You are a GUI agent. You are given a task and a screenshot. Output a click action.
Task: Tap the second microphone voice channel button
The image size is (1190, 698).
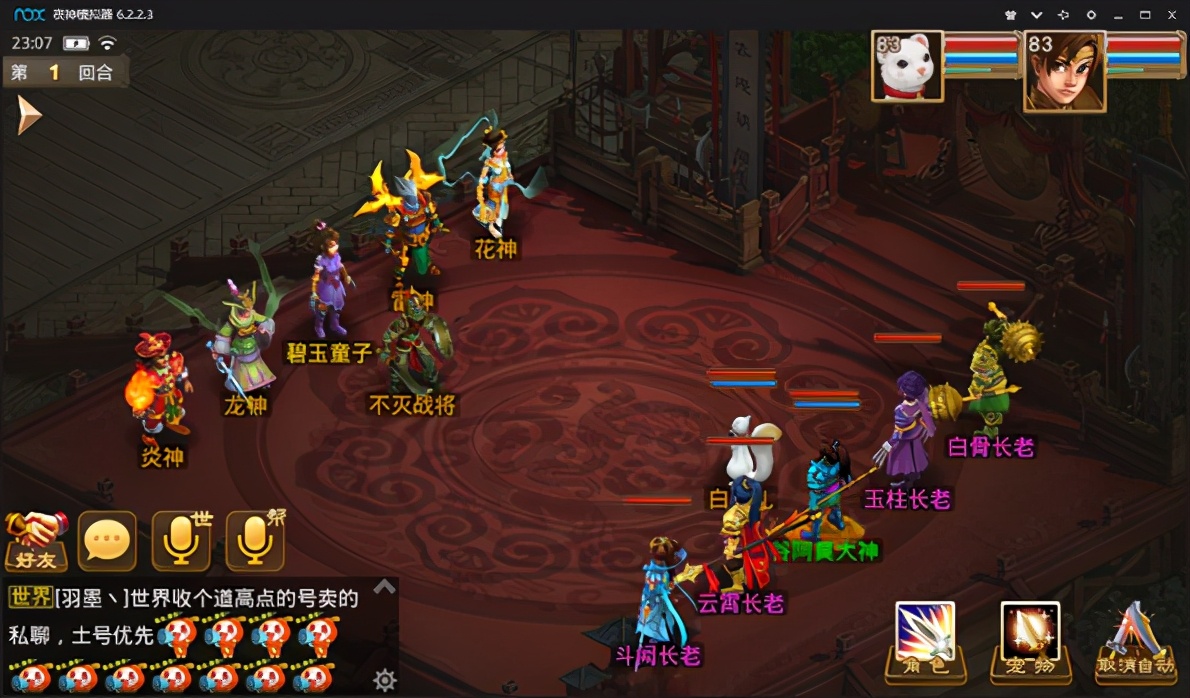coord(254,541)
